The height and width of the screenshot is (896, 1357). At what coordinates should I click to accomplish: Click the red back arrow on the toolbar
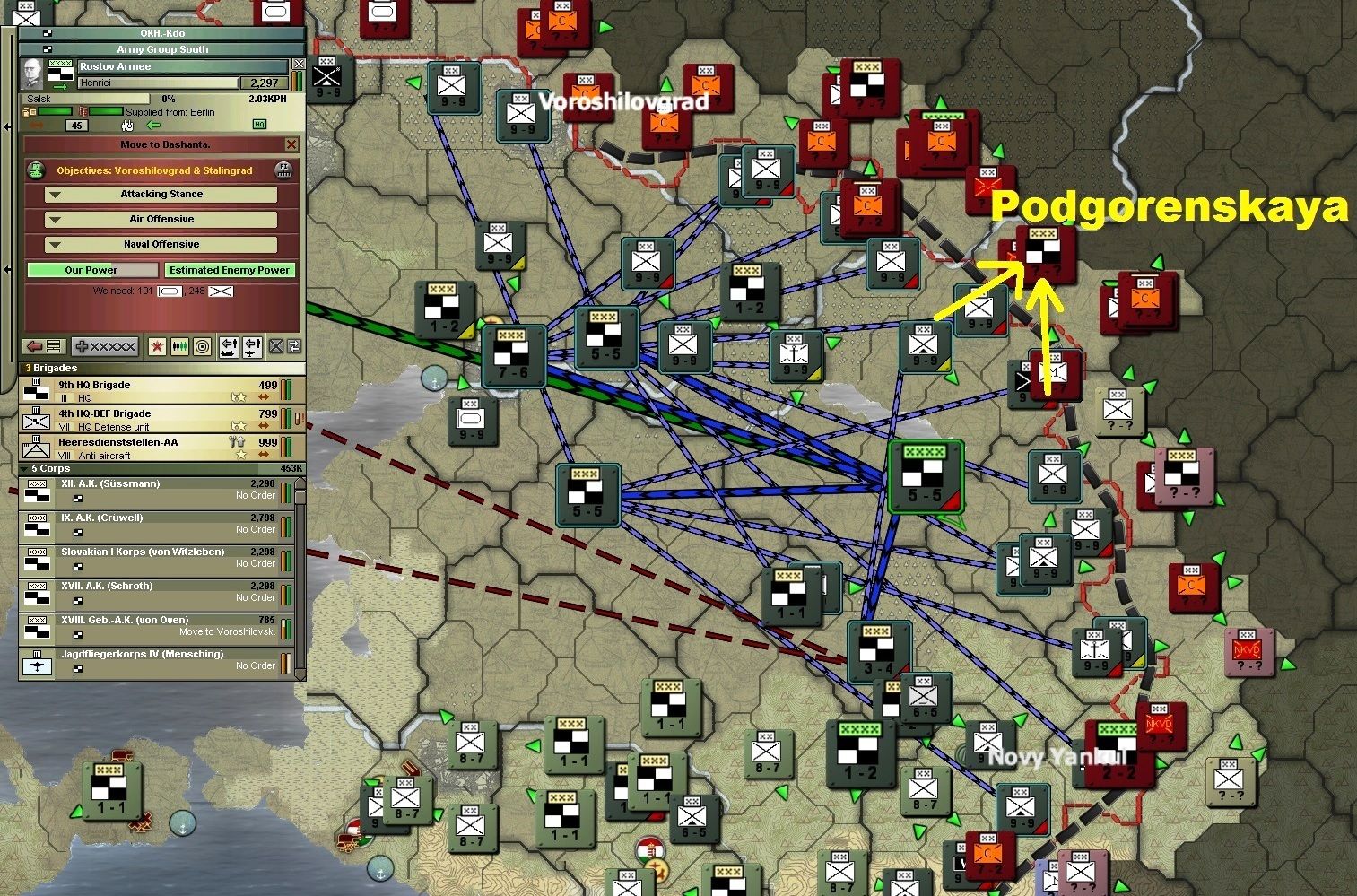34,346
